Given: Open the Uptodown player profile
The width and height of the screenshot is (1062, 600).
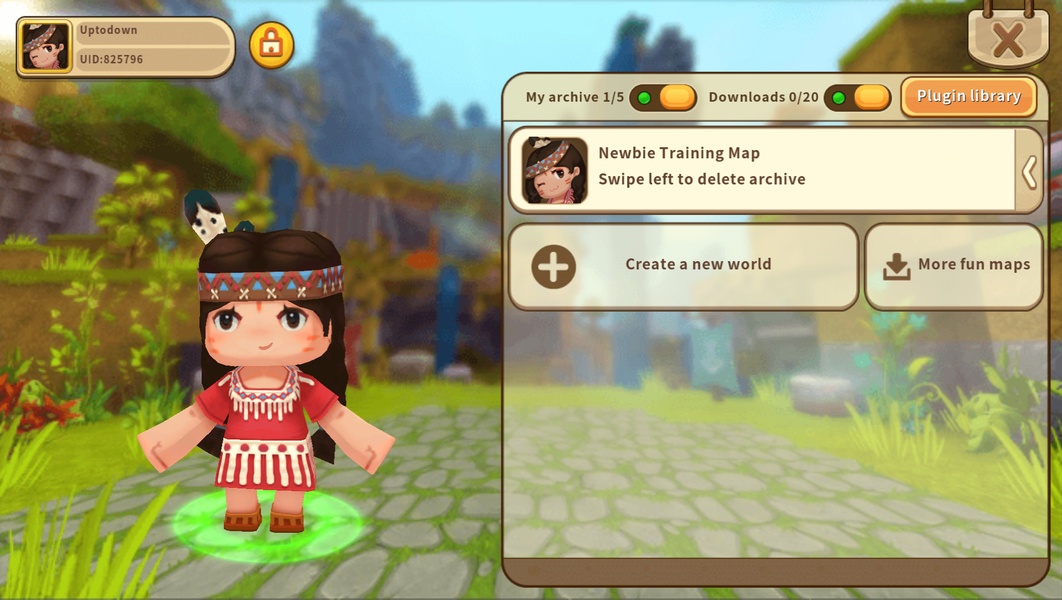Looking at the screenshot, I should pyautogui.click(x=125, y=46).
